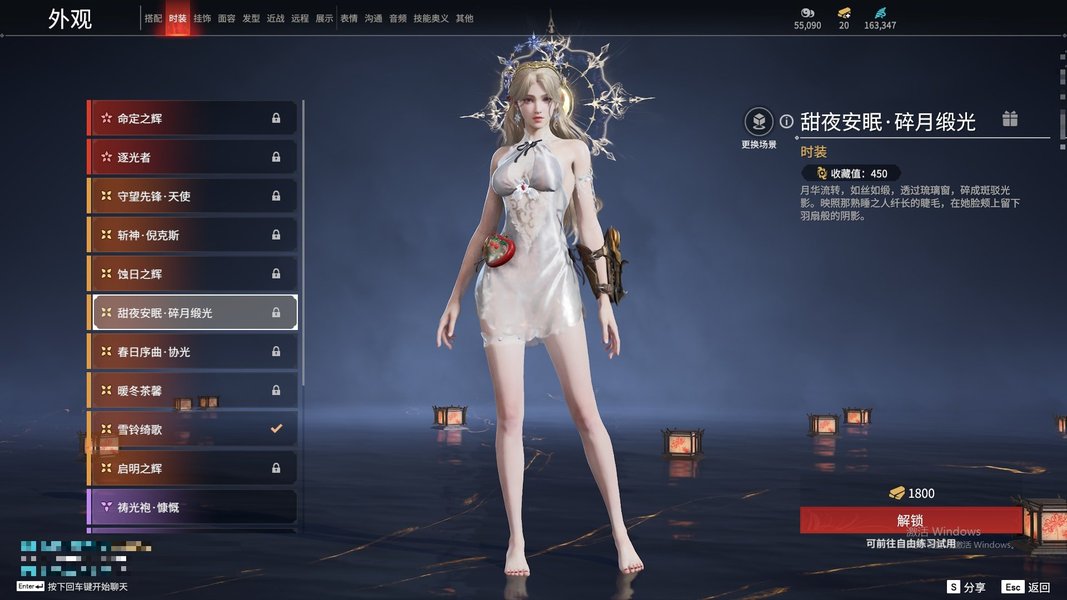Open the 挂饰 accessories tab

[202, 18]
